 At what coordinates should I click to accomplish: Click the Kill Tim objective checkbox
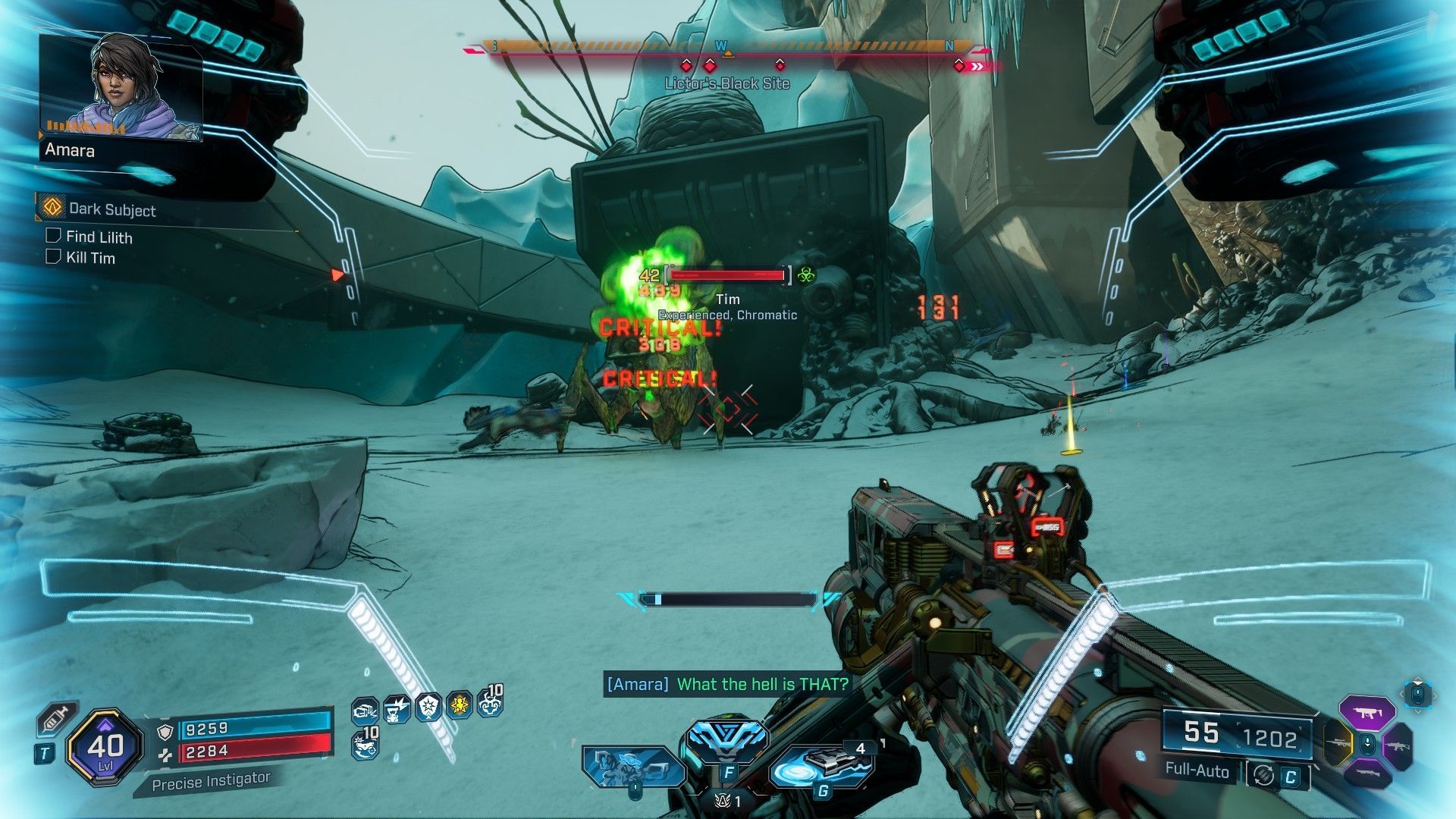pyautogui.click(x=53, y=257)
